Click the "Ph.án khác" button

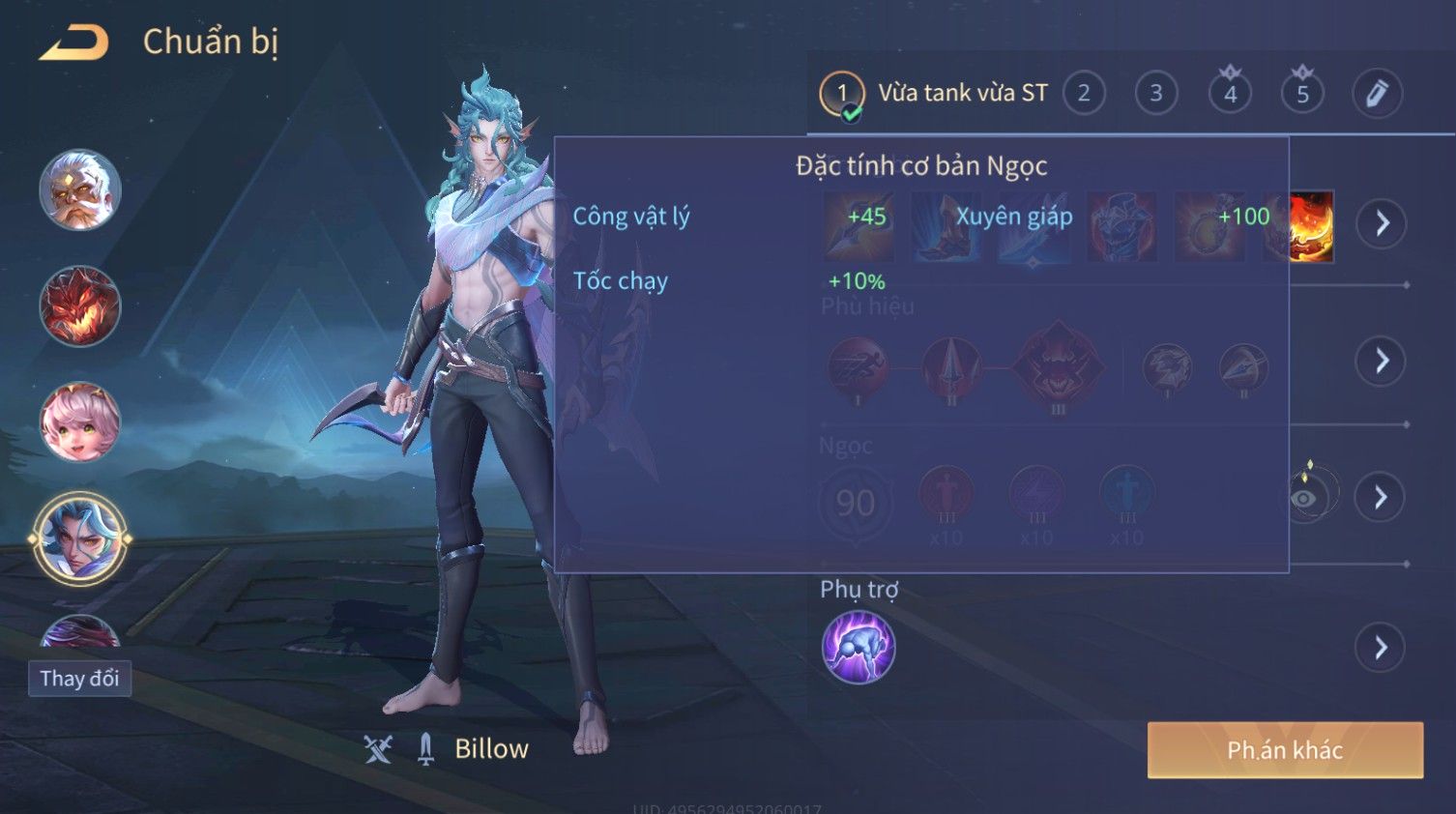point(1285,750)
